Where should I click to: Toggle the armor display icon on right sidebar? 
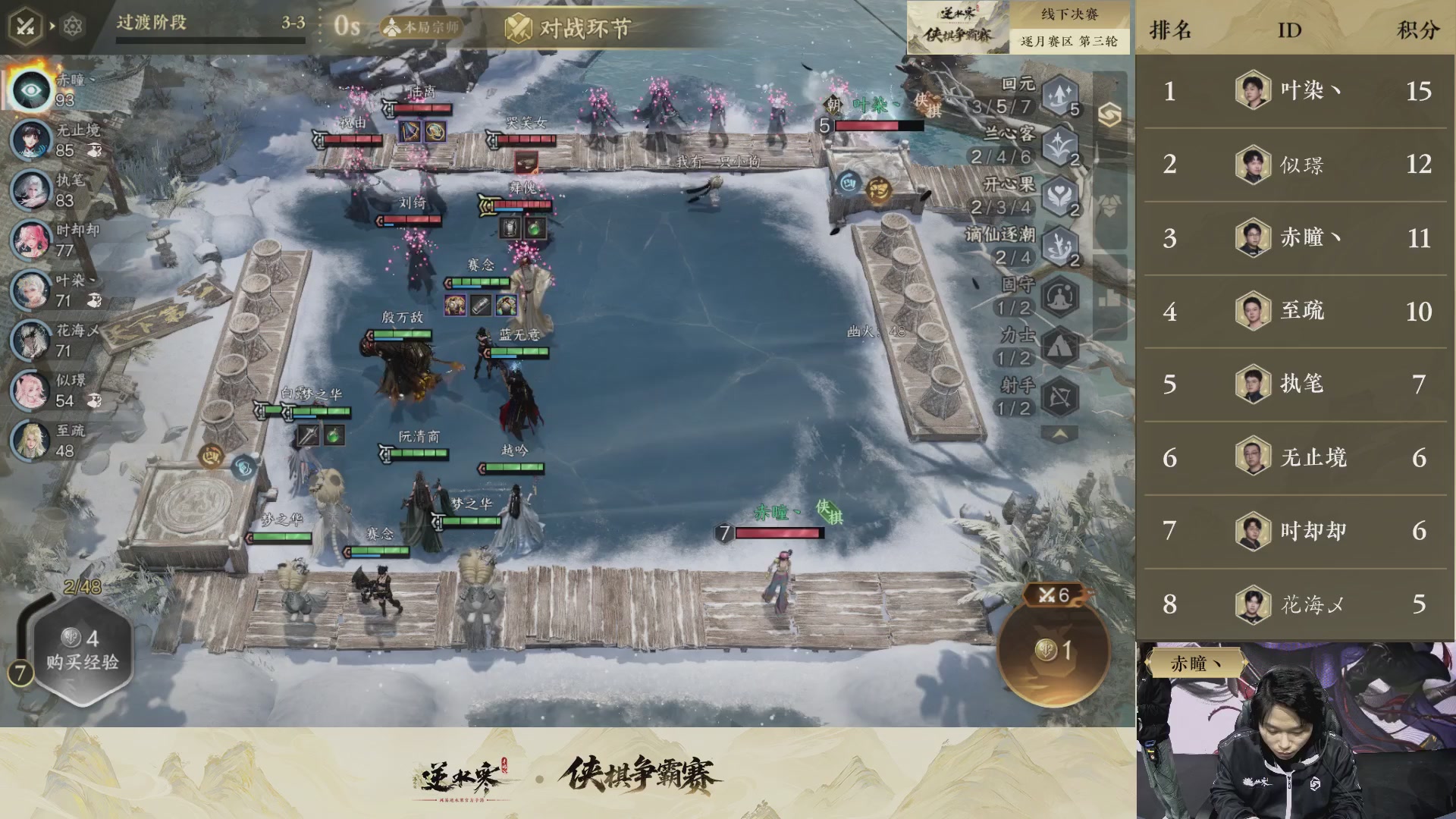(x=1109, y=205)
